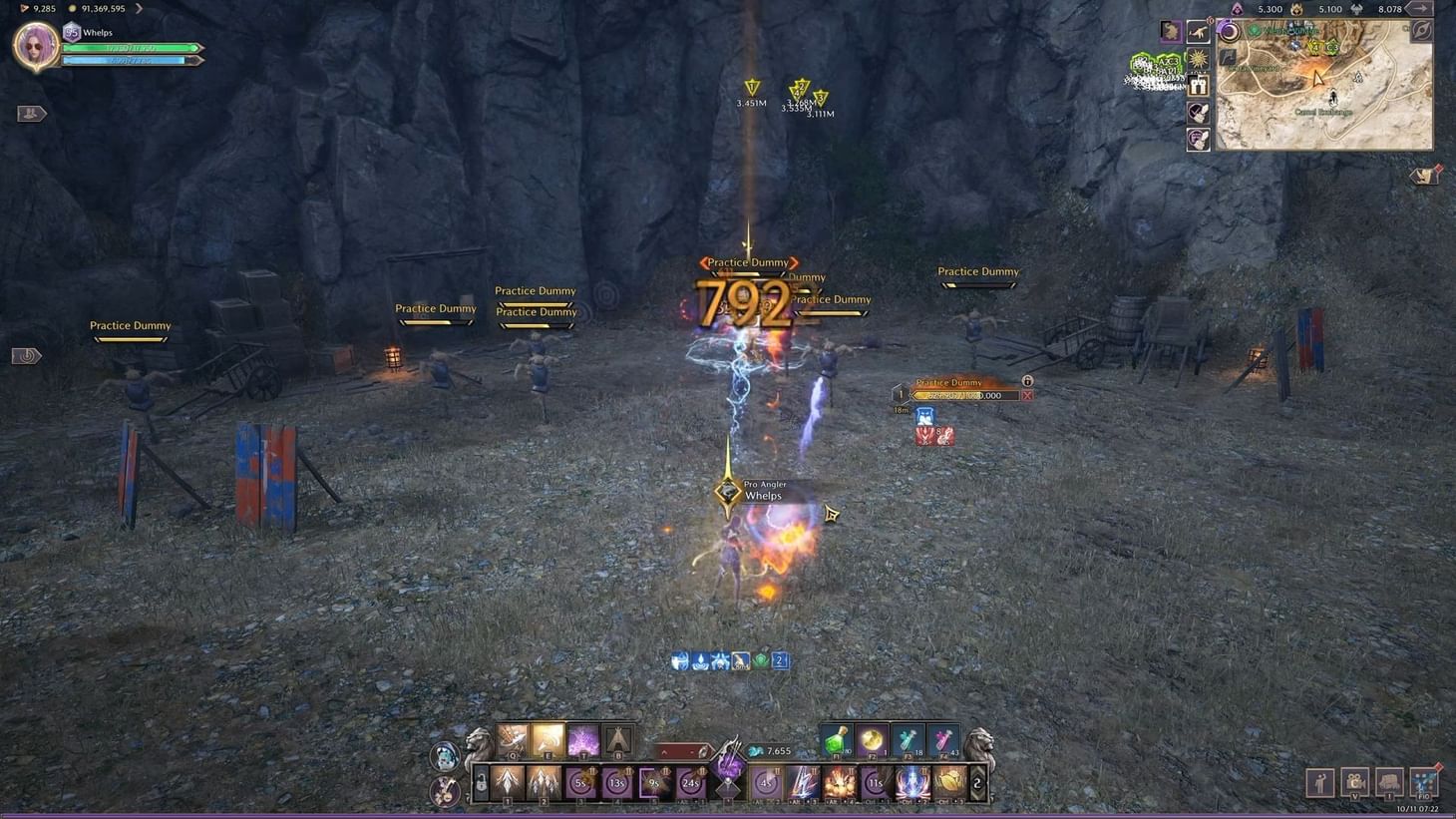Screen dimensions: 1456x819
Task: Click the target lock on Practice Dummy frame
Action: tap(1027, 381)
